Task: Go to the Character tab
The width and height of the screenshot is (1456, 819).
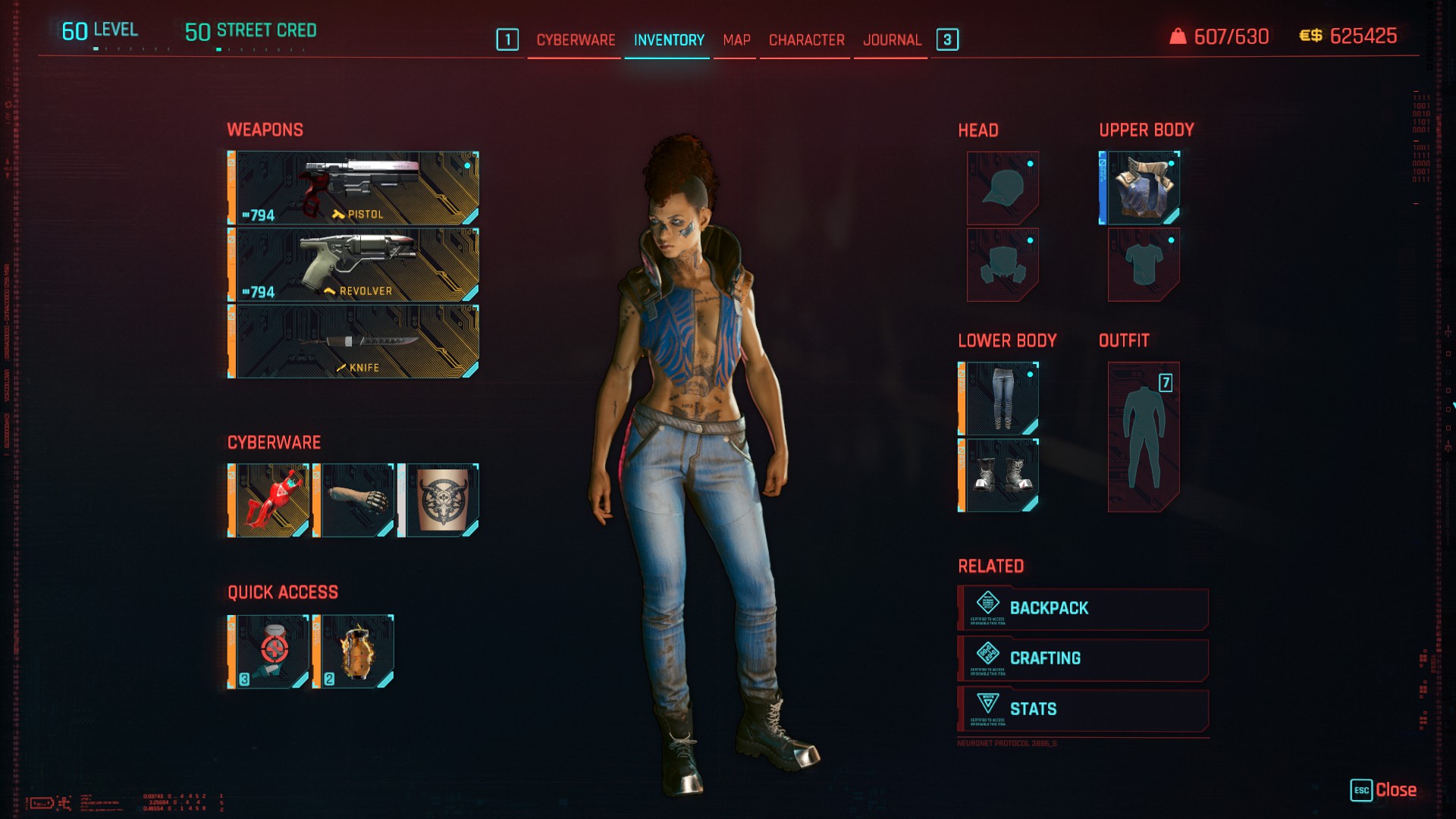Action: [806, 40]
